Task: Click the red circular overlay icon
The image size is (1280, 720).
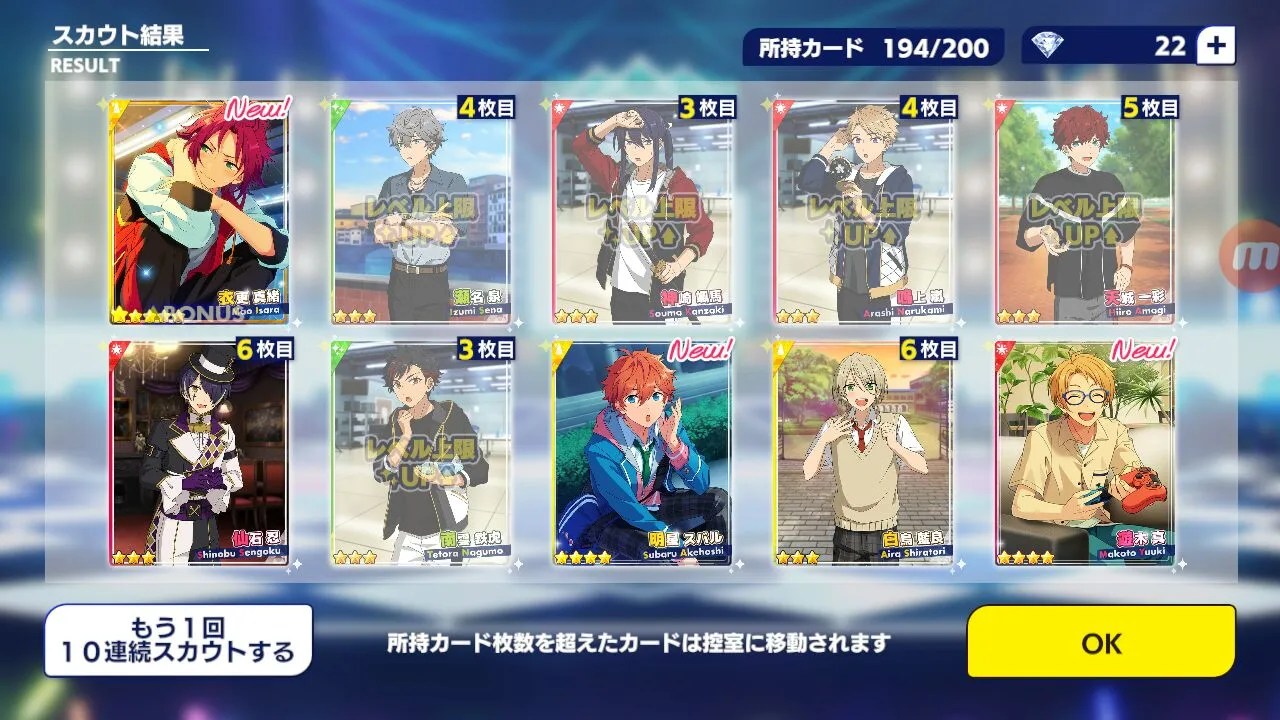Action: coord(1259,258)
